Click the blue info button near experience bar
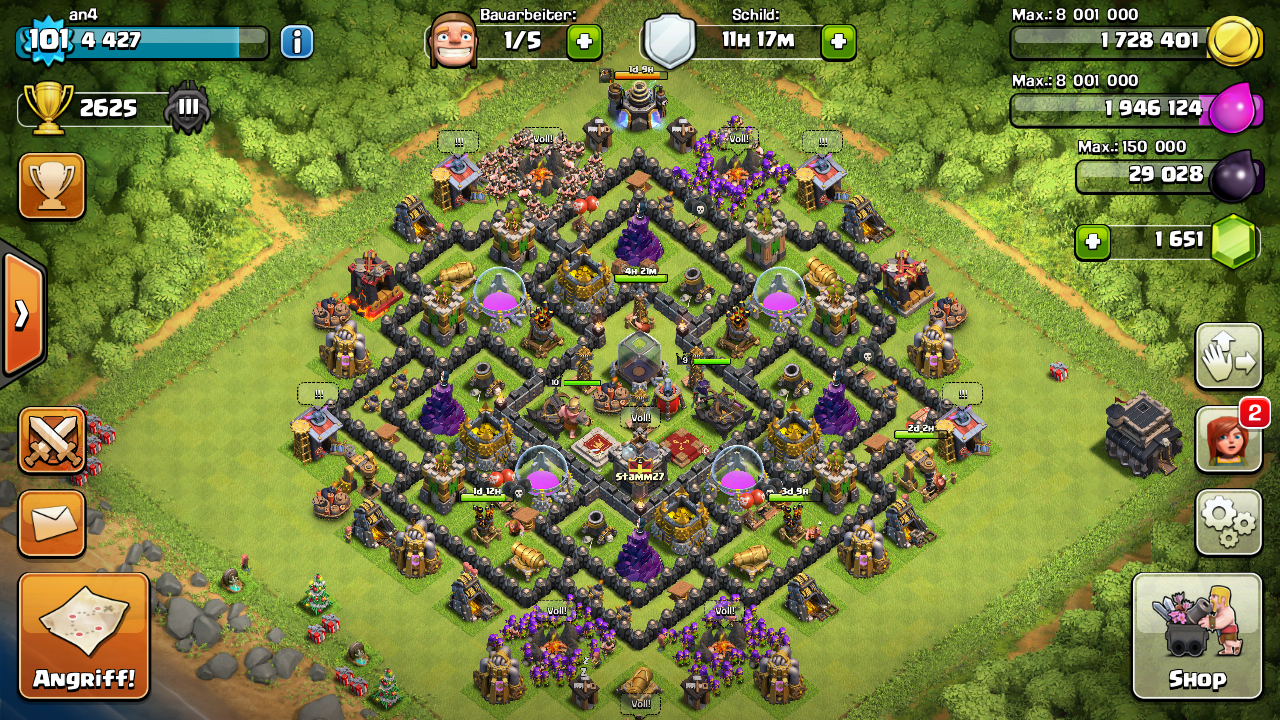Viewport: 1280px width, 720px height. click(x=296, y=42)
